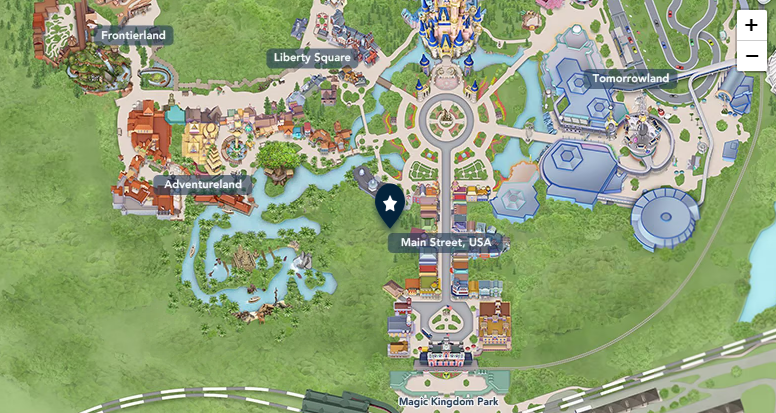Select the Magic Kingdom Park label
The width and height of the screenshot is (776, 413).
(447, 402)
